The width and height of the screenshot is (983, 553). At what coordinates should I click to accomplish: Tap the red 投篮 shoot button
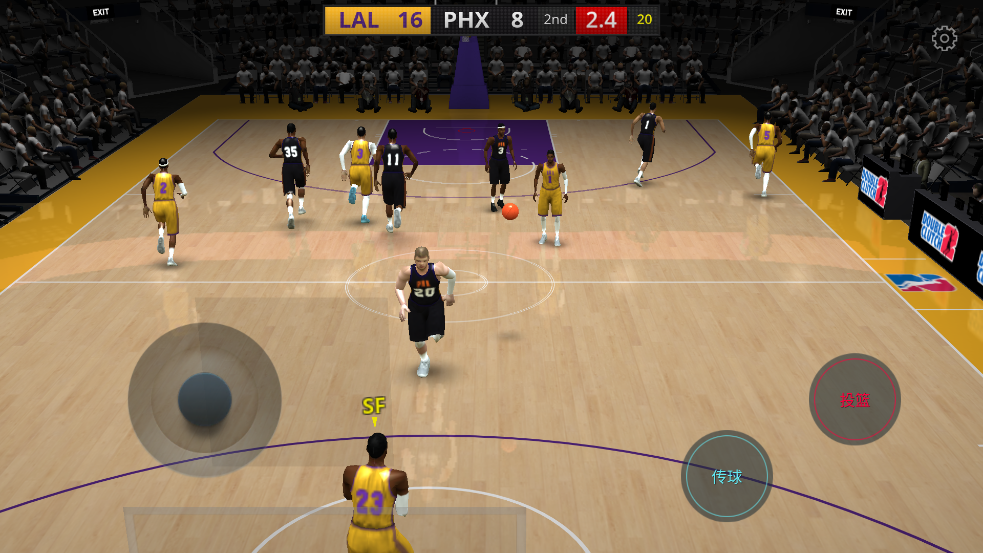tap(854, 399)
